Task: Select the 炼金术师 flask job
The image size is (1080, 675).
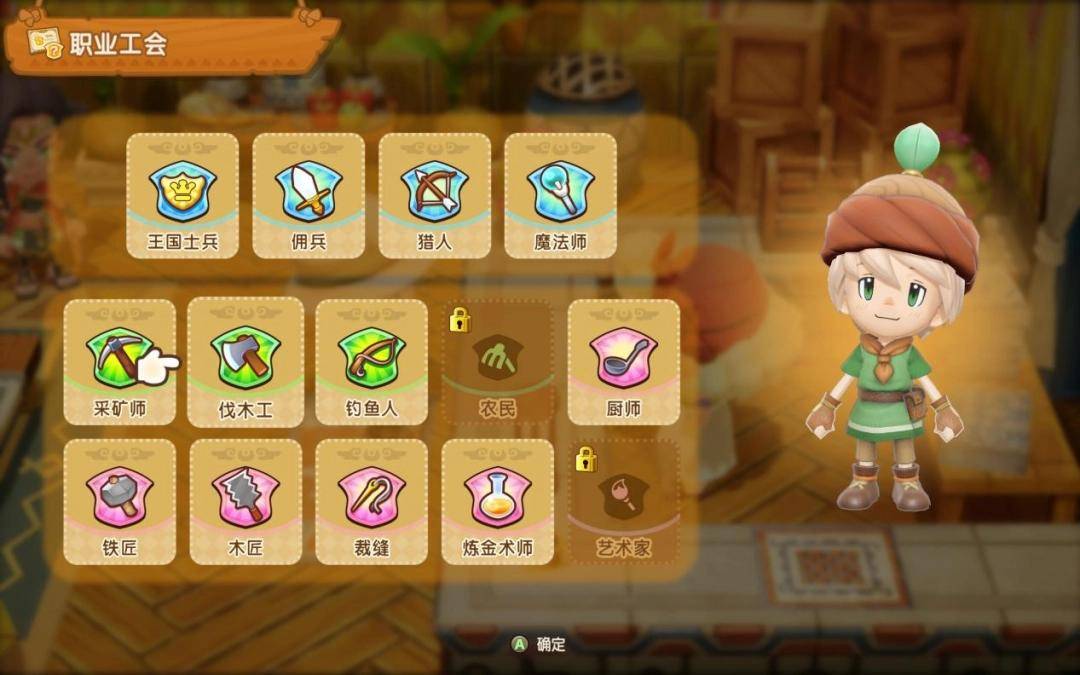Action: [497, 501]
